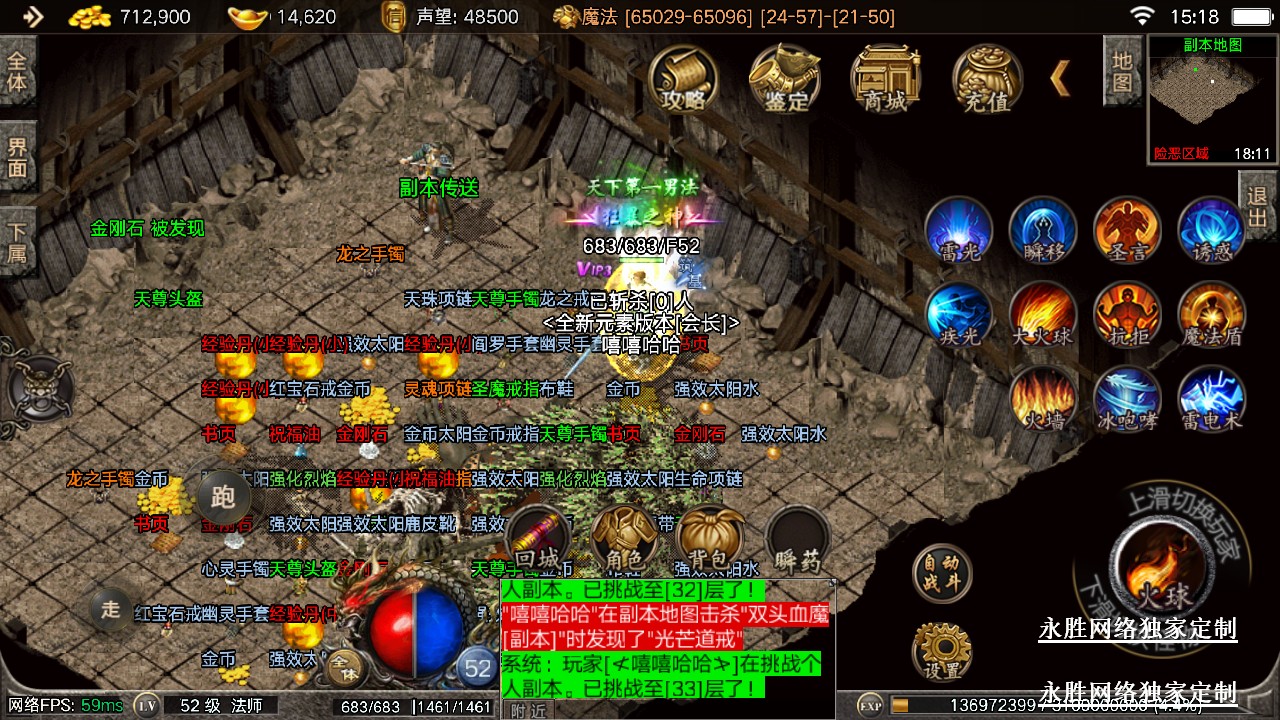
Task: Open the 鉴定 appraisal menu
Action: click(785, 78)
